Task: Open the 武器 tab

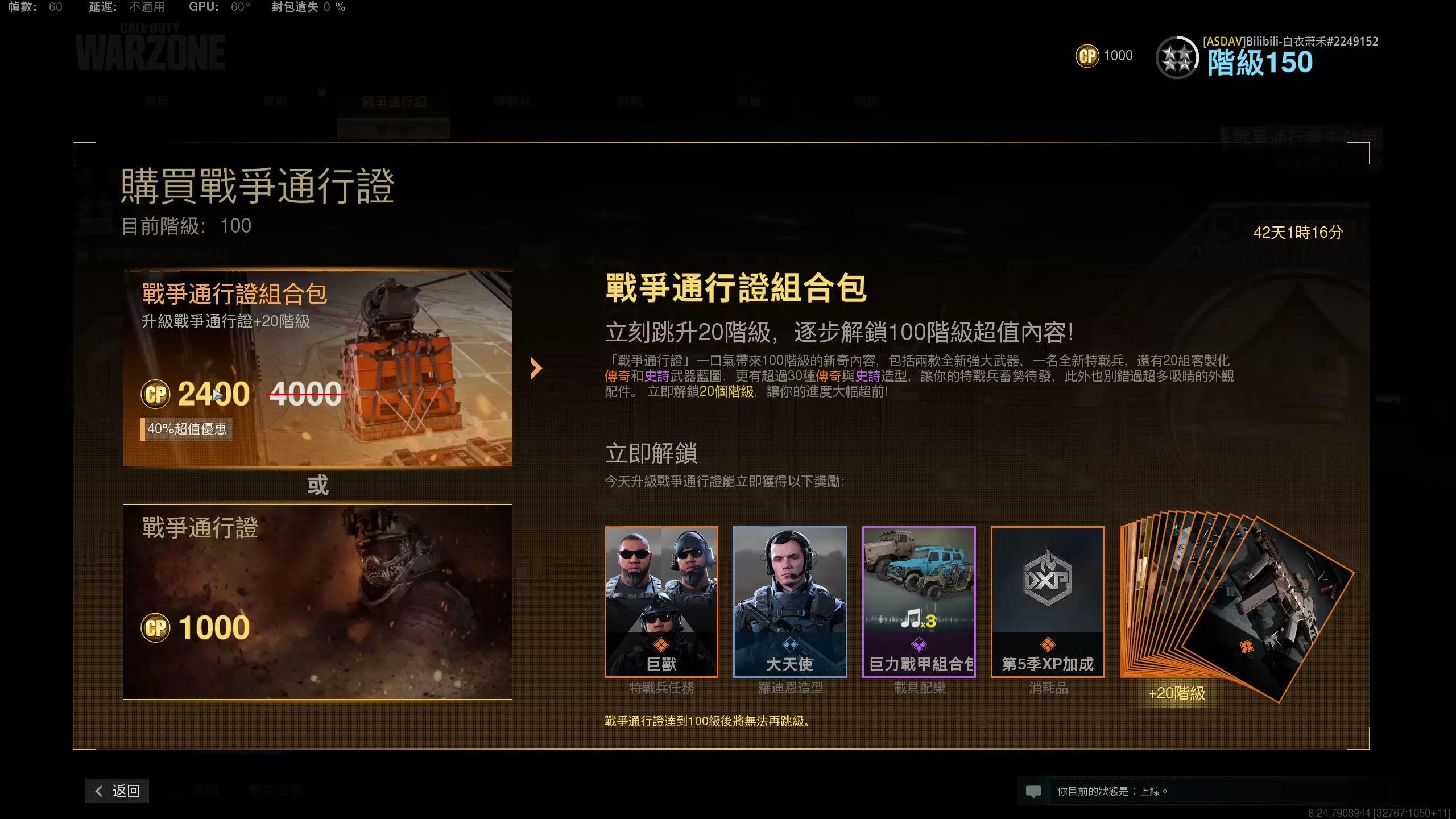Action: [x=275, y=101]
